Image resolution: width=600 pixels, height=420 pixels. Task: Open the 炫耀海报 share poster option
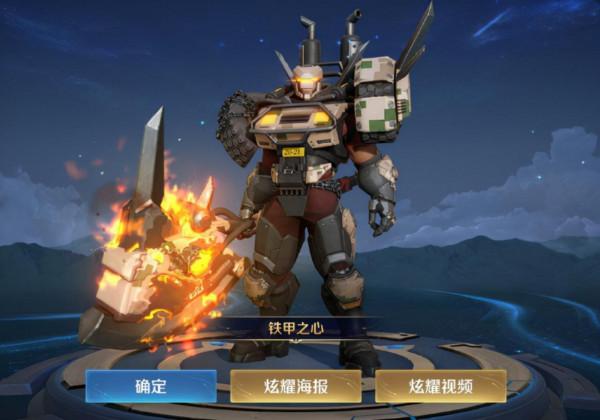pos(296,386)
